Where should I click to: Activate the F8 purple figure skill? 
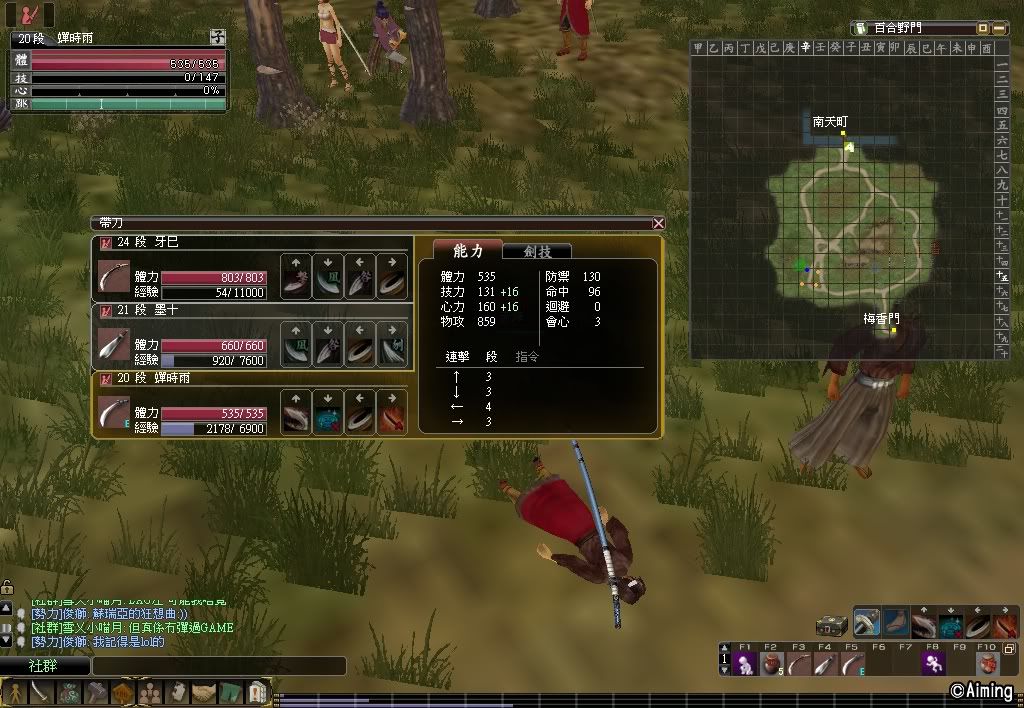933,664
